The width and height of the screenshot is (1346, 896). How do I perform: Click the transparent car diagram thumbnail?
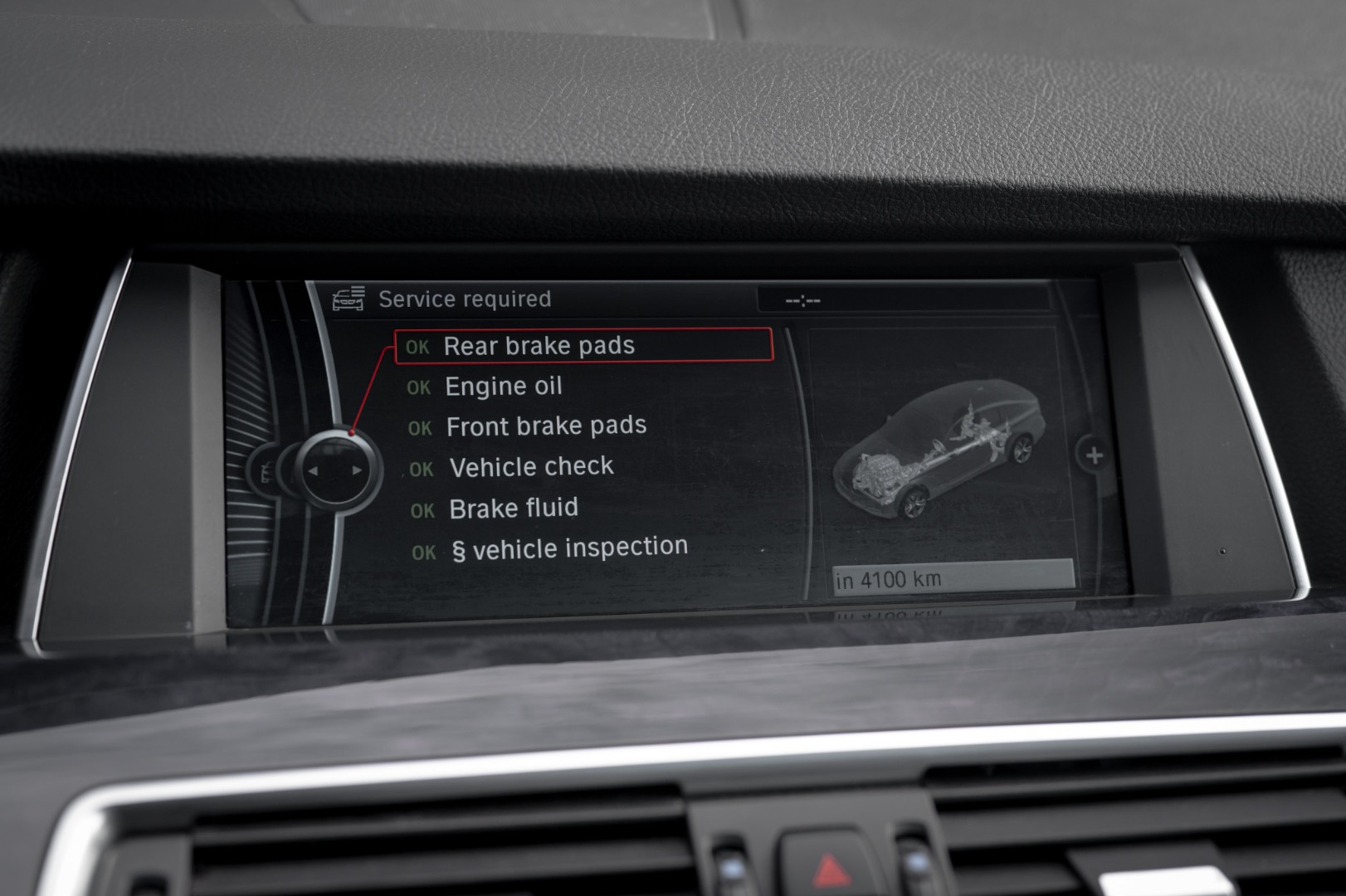click(x=938, y=449)
